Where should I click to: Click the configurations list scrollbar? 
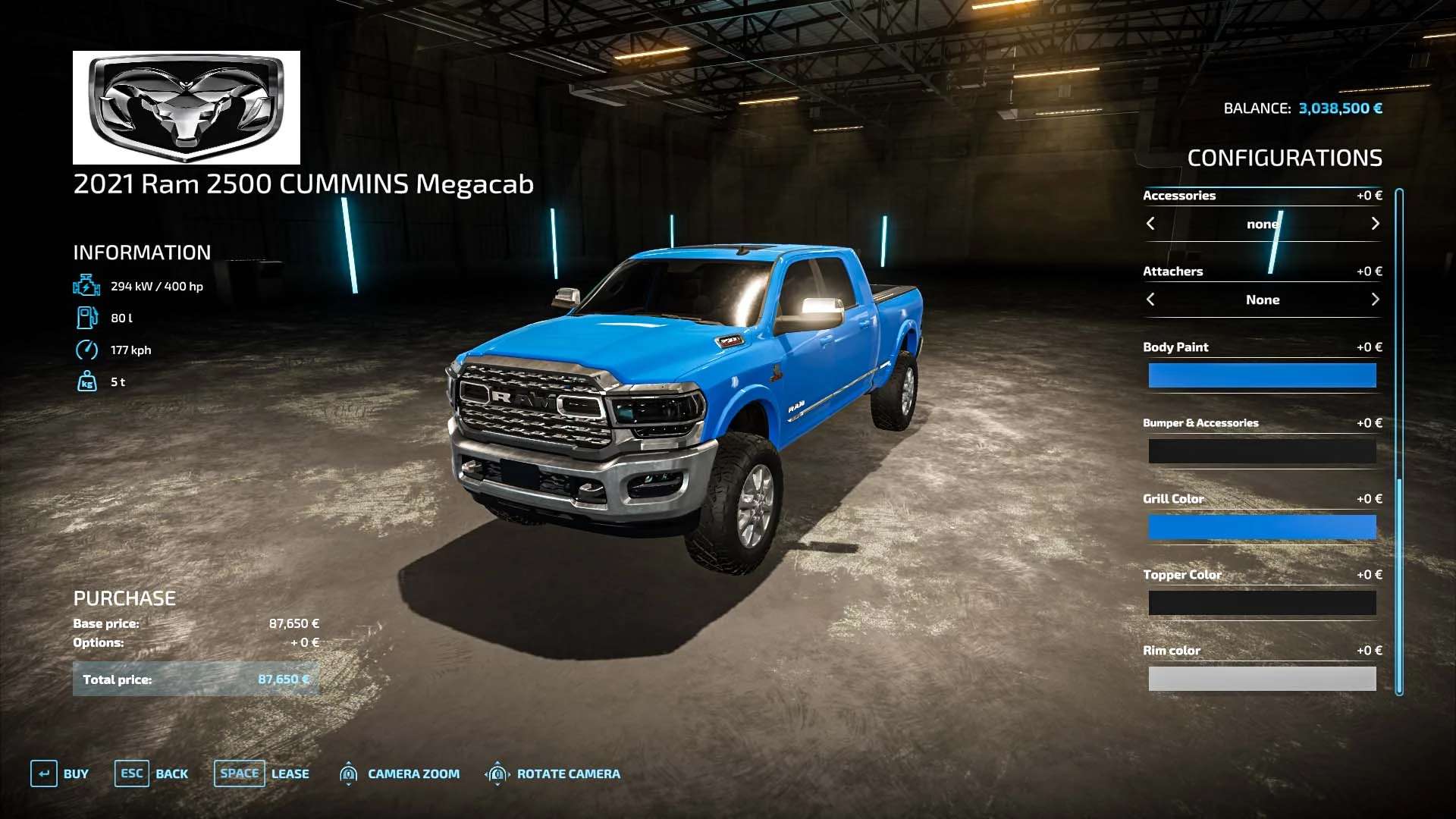point(1399,440)
